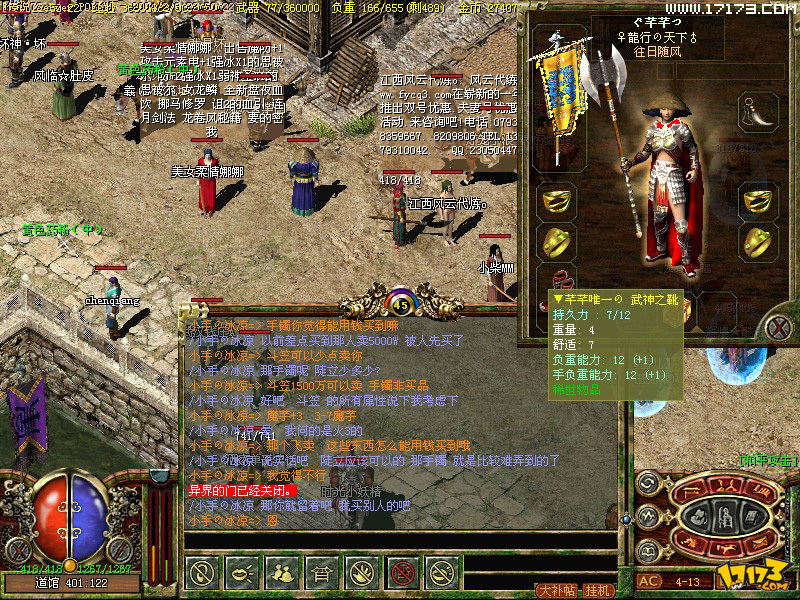Close the character equipment panel
Screen dimensions: 800x600
779,325
